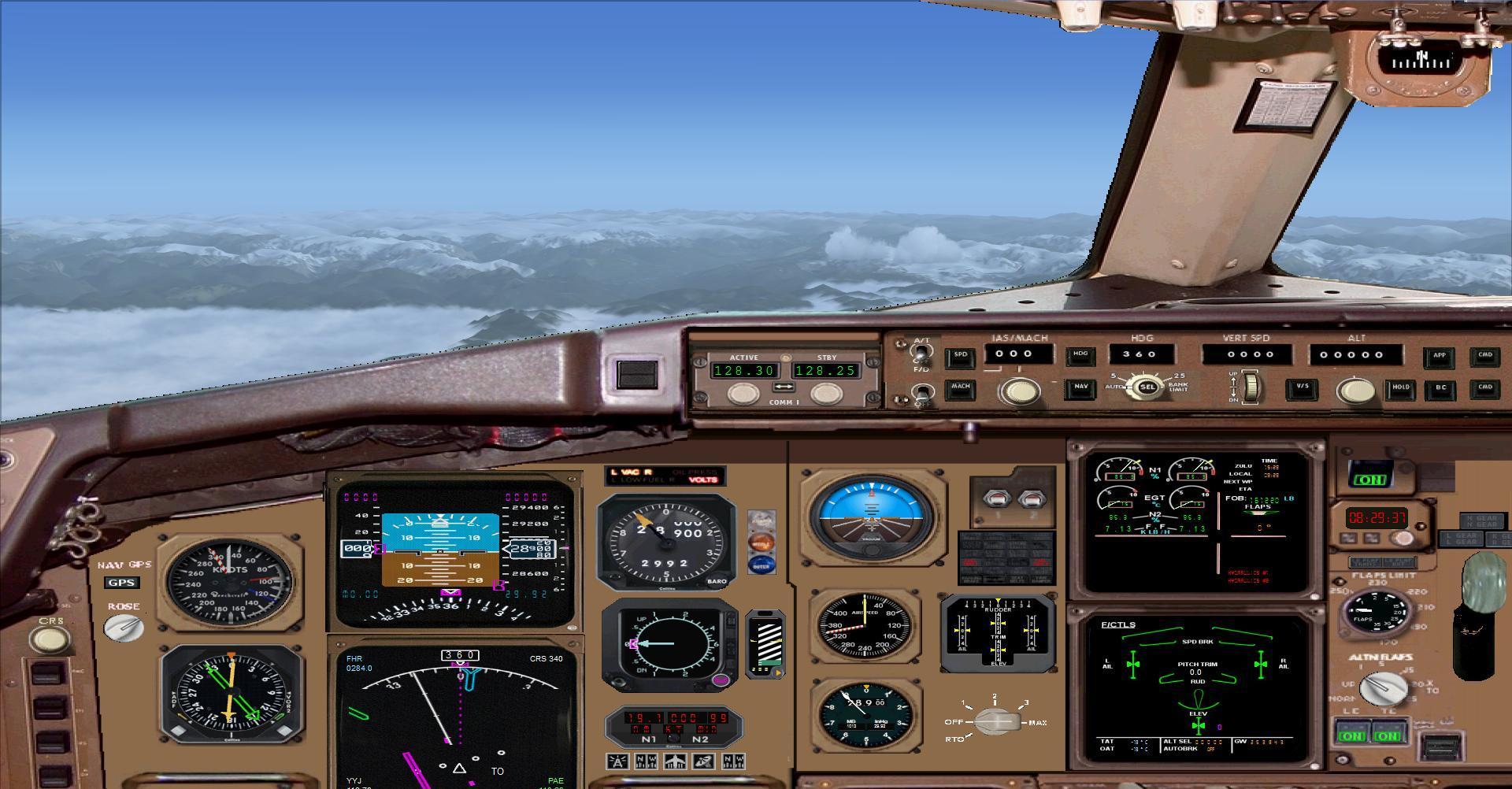Select the rightmost NW waypoint overlay icon
1512x789 pixels.
point(732,761)
